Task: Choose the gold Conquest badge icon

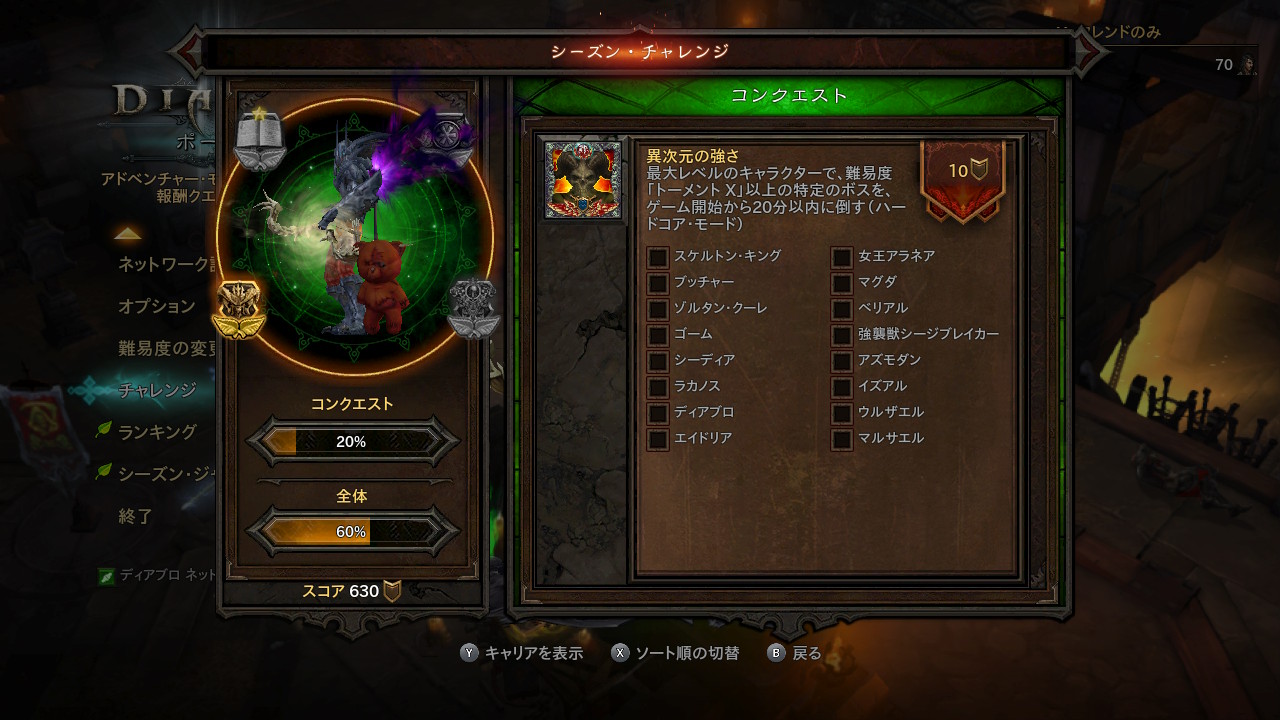Action: pos(238,309)
